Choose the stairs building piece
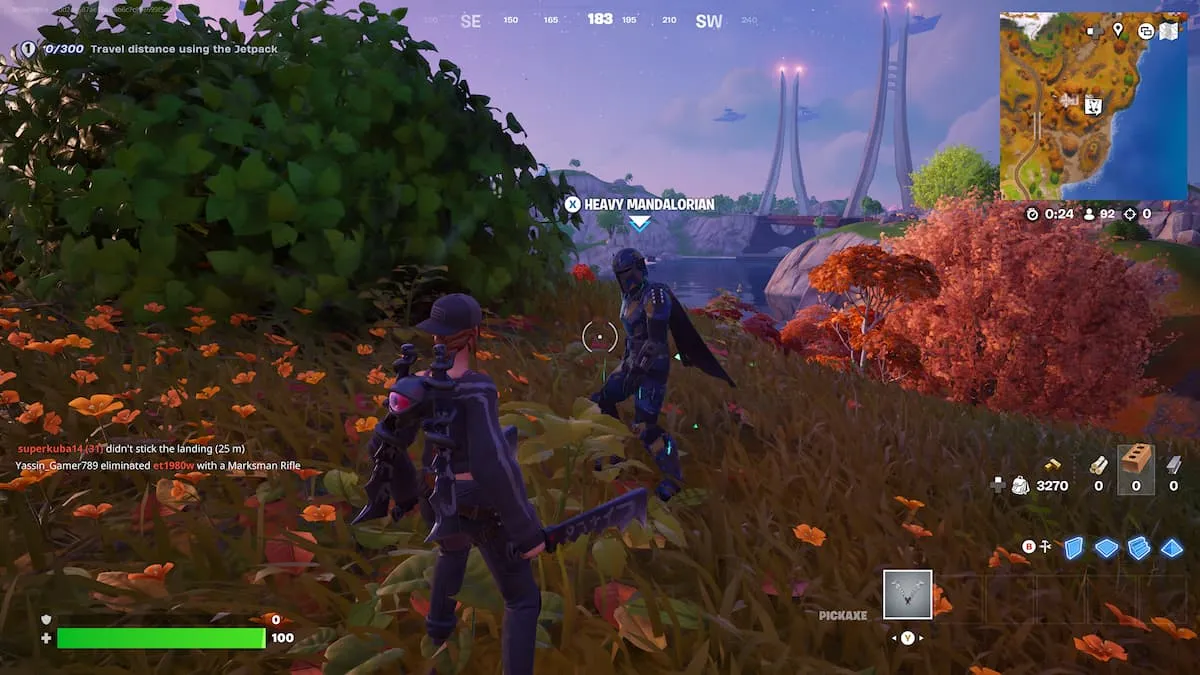Image resolution: width=1200 pixels, height=675 pixels. [x=1139, y=547]
